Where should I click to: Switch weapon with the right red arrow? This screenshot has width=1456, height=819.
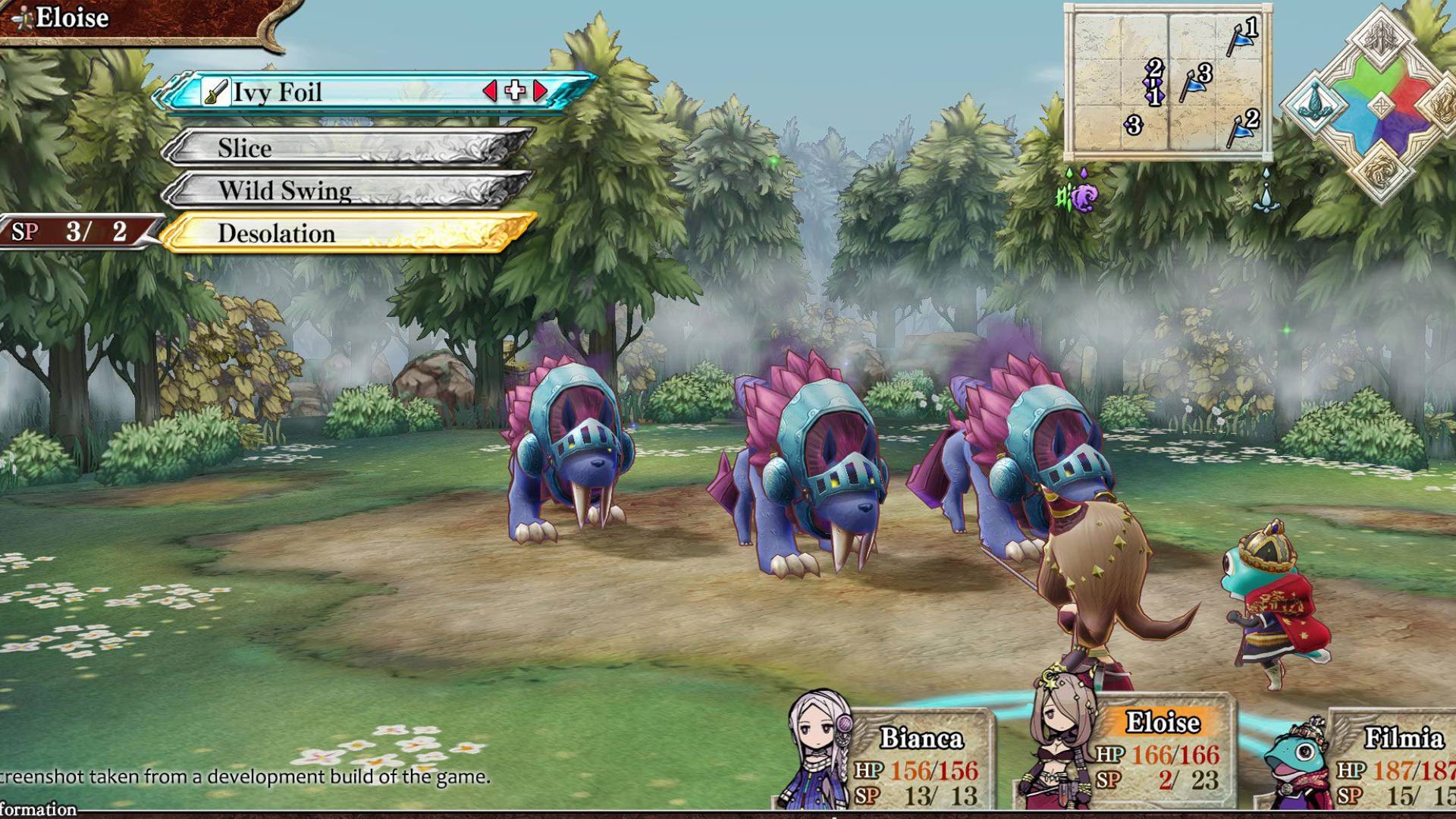(x=541, y=92)
